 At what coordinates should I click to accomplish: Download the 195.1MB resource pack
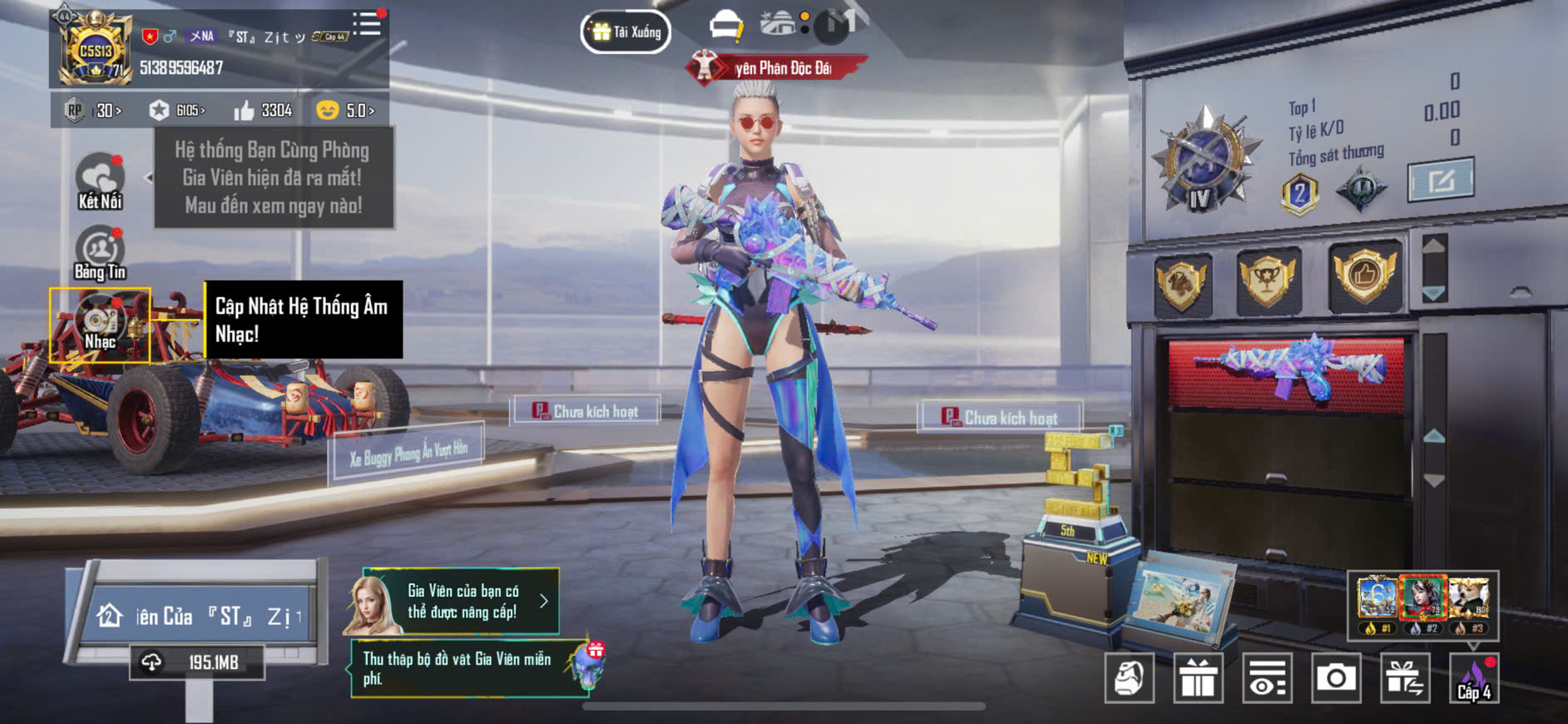point(197,662)
